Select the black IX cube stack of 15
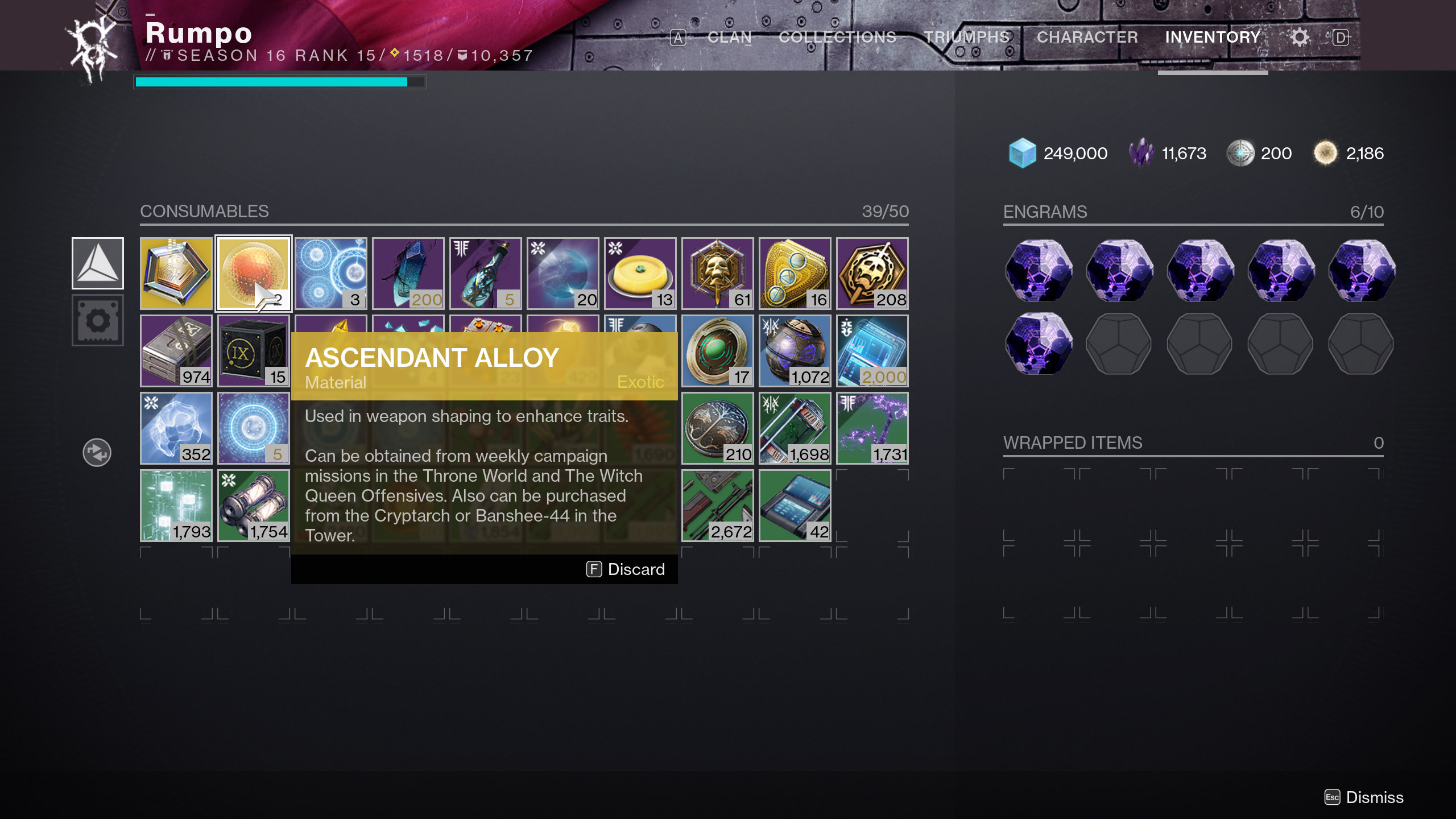 tap(254, 351)
